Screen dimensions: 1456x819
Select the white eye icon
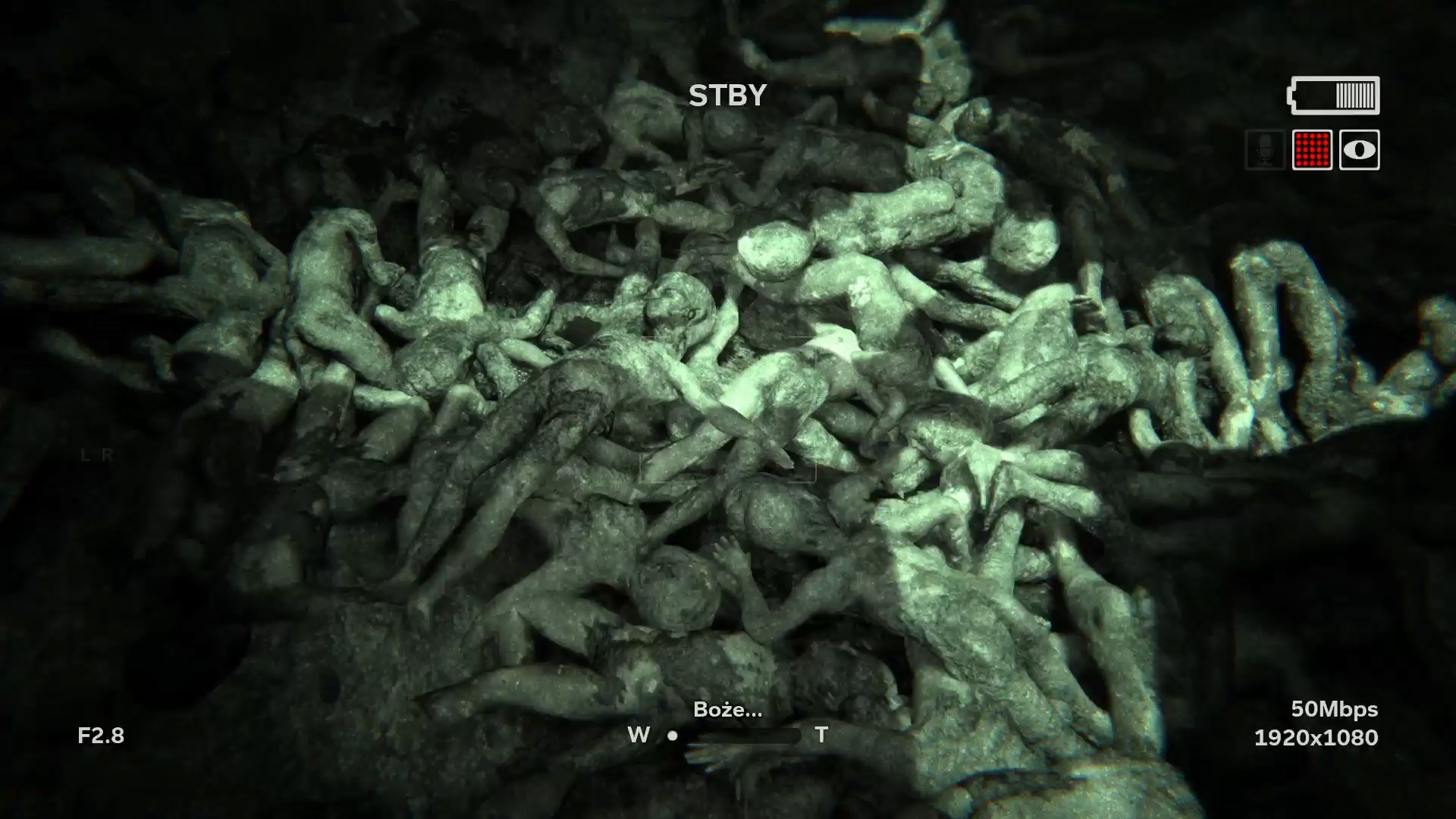(1359, 150)
